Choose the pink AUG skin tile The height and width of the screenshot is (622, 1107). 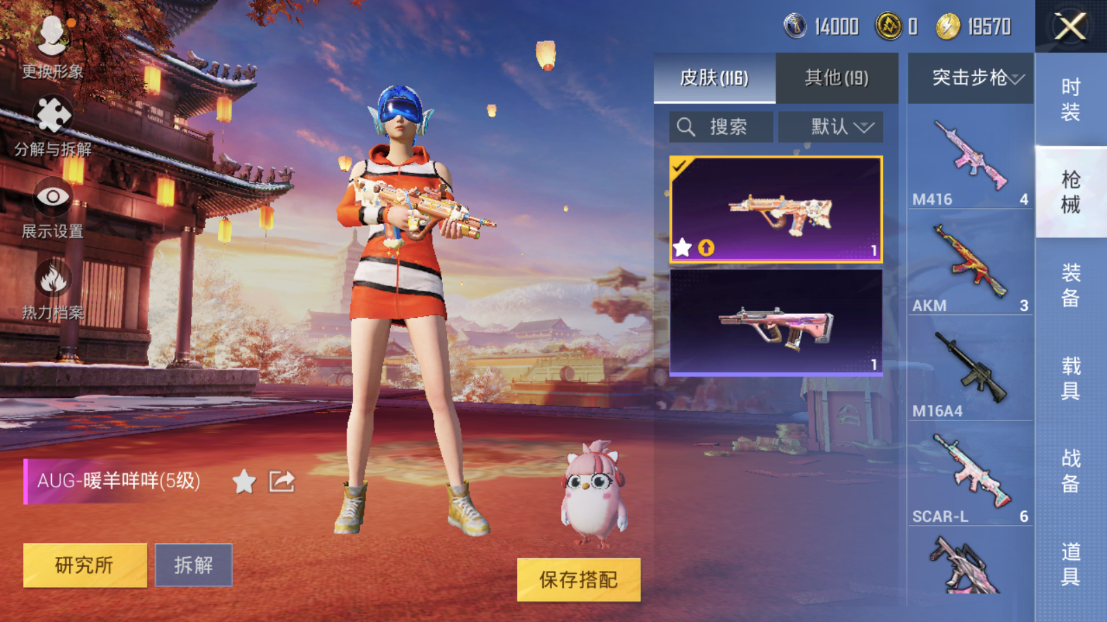click(x=776, y=322)
